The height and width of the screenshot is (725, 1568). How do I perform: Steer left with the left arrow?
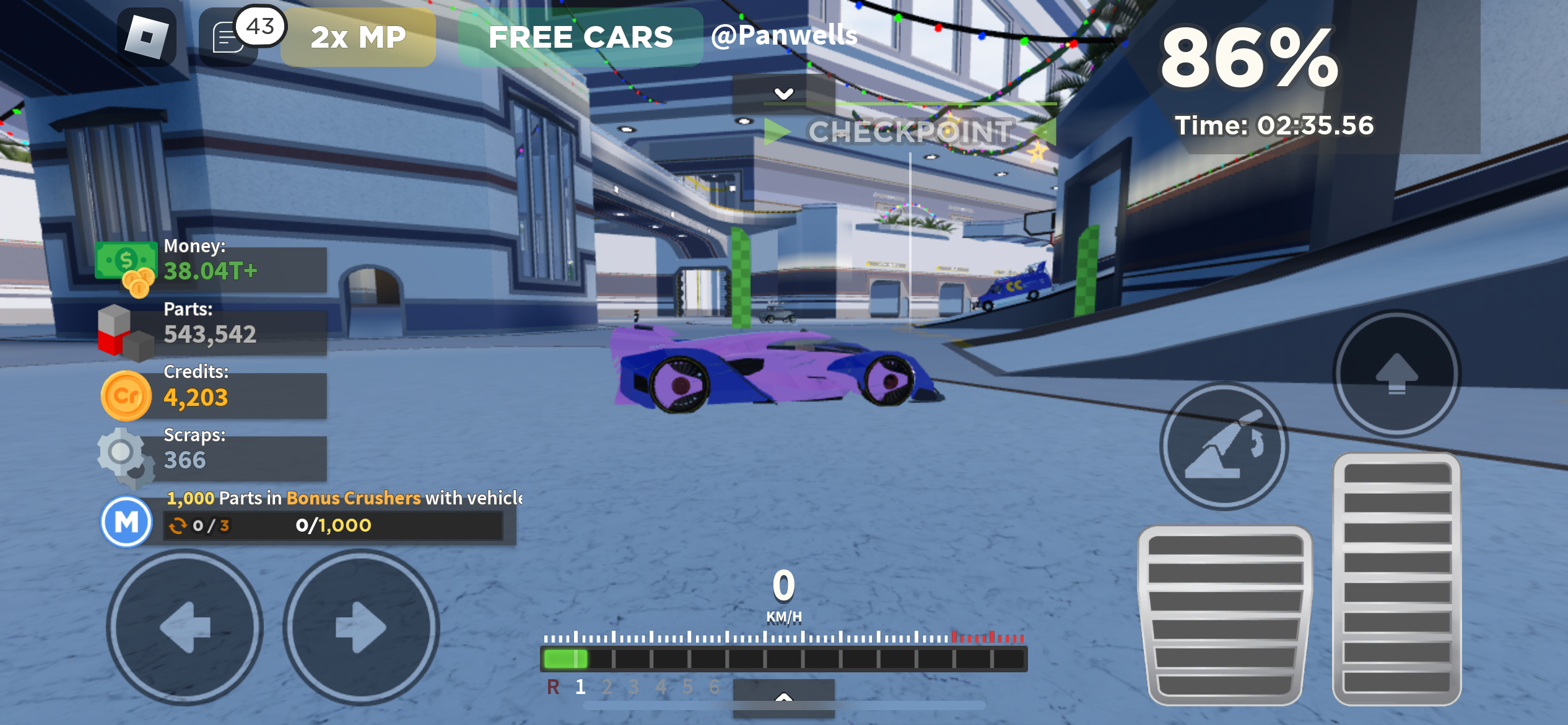tap(185, 627)
